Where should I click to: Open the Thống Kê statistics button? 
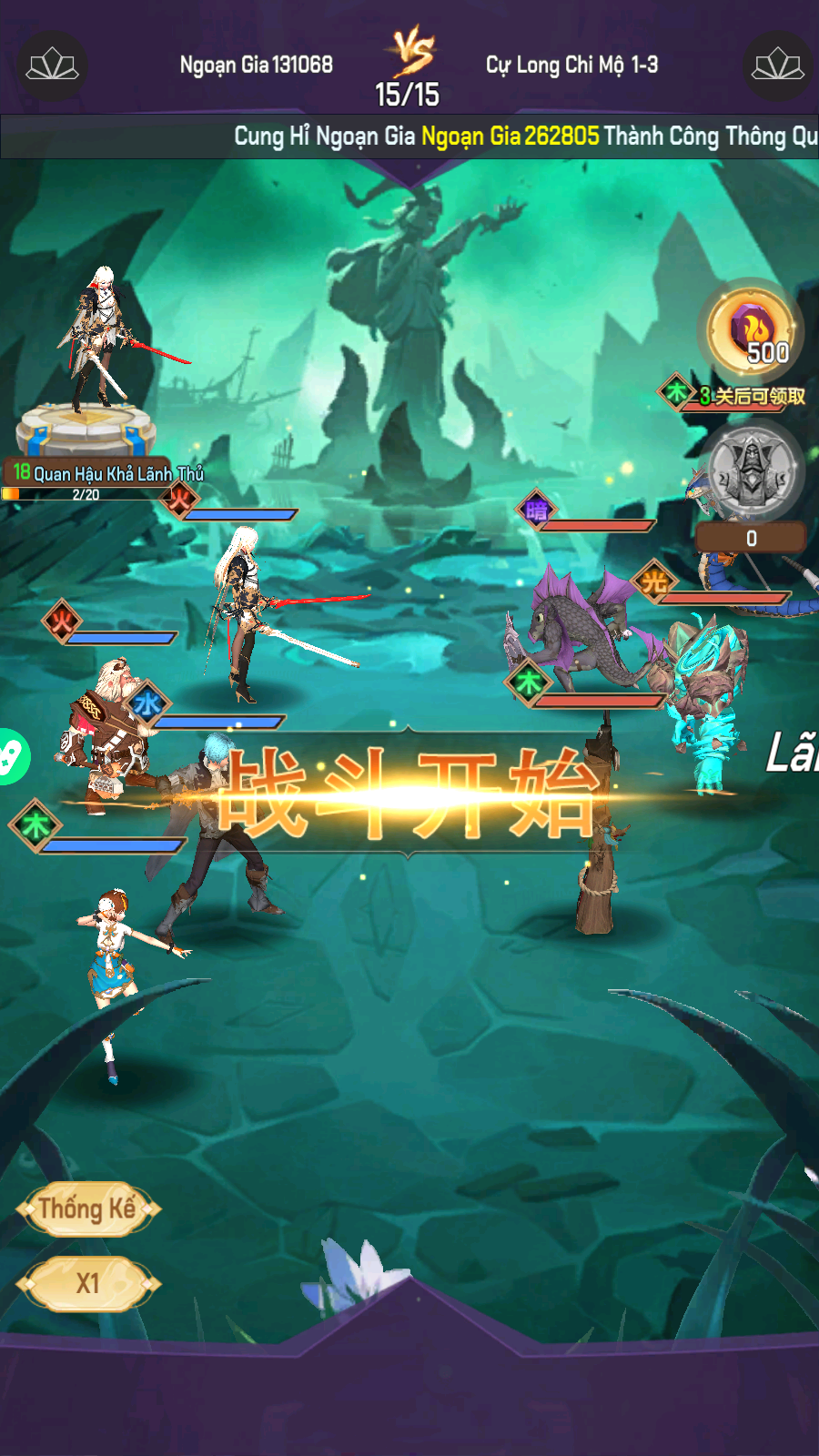(87, 1208)
